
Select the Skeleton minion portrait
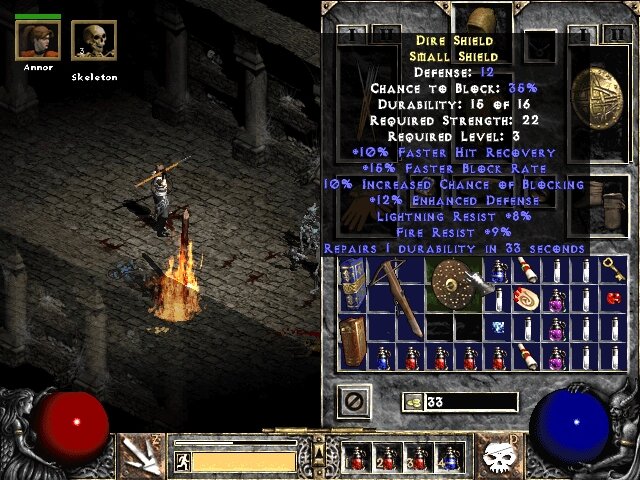(94, 42)
